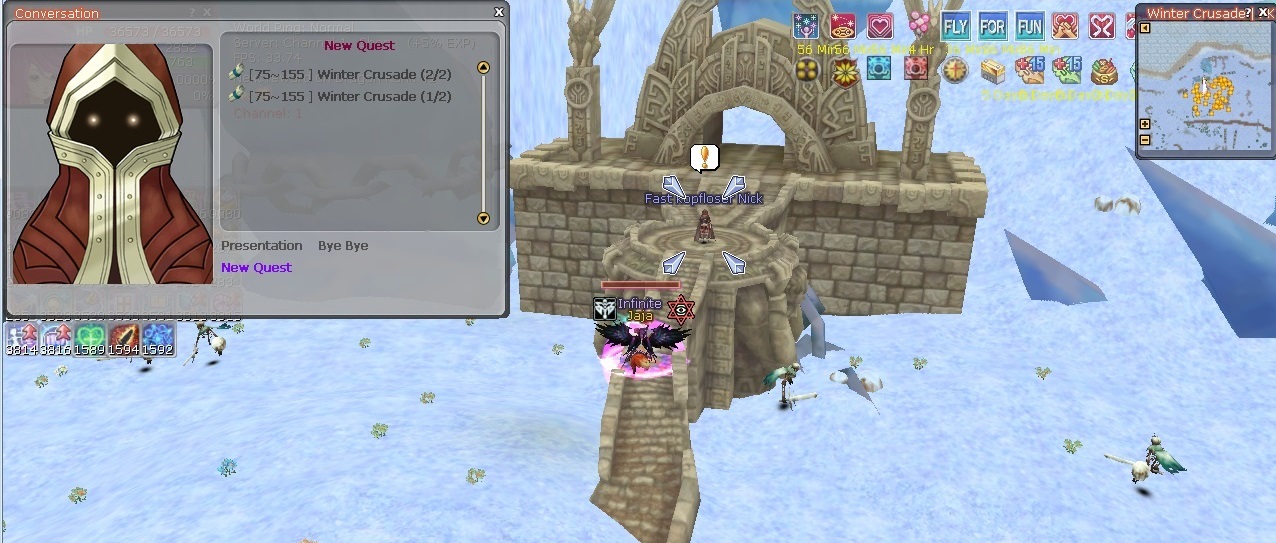
Task: Click the quest list scroll-up arrow
Action: [484, 68]
